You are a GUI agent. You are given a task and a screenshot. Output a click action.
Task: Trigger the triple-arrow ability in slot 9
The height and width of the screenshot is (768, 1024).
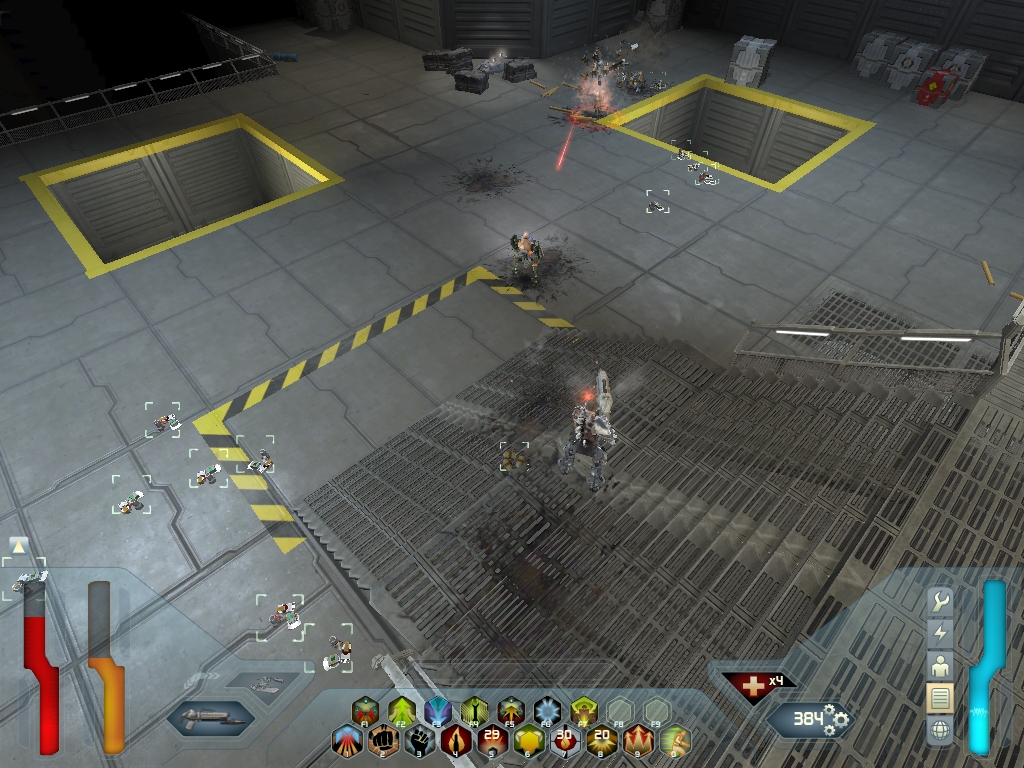[x=638, y=741]
